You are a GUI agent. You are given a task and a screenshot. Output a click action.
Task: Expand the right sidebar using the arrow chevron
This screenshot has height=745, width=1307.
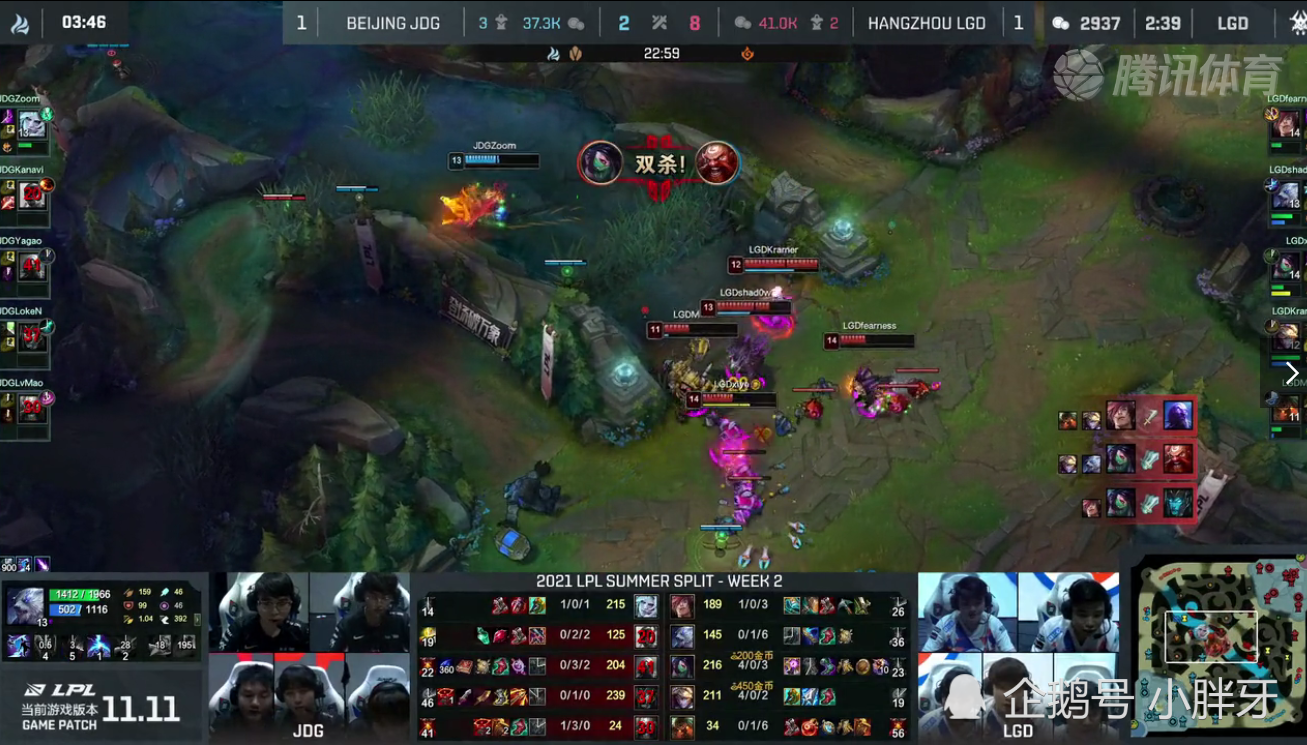(1294, 372)
